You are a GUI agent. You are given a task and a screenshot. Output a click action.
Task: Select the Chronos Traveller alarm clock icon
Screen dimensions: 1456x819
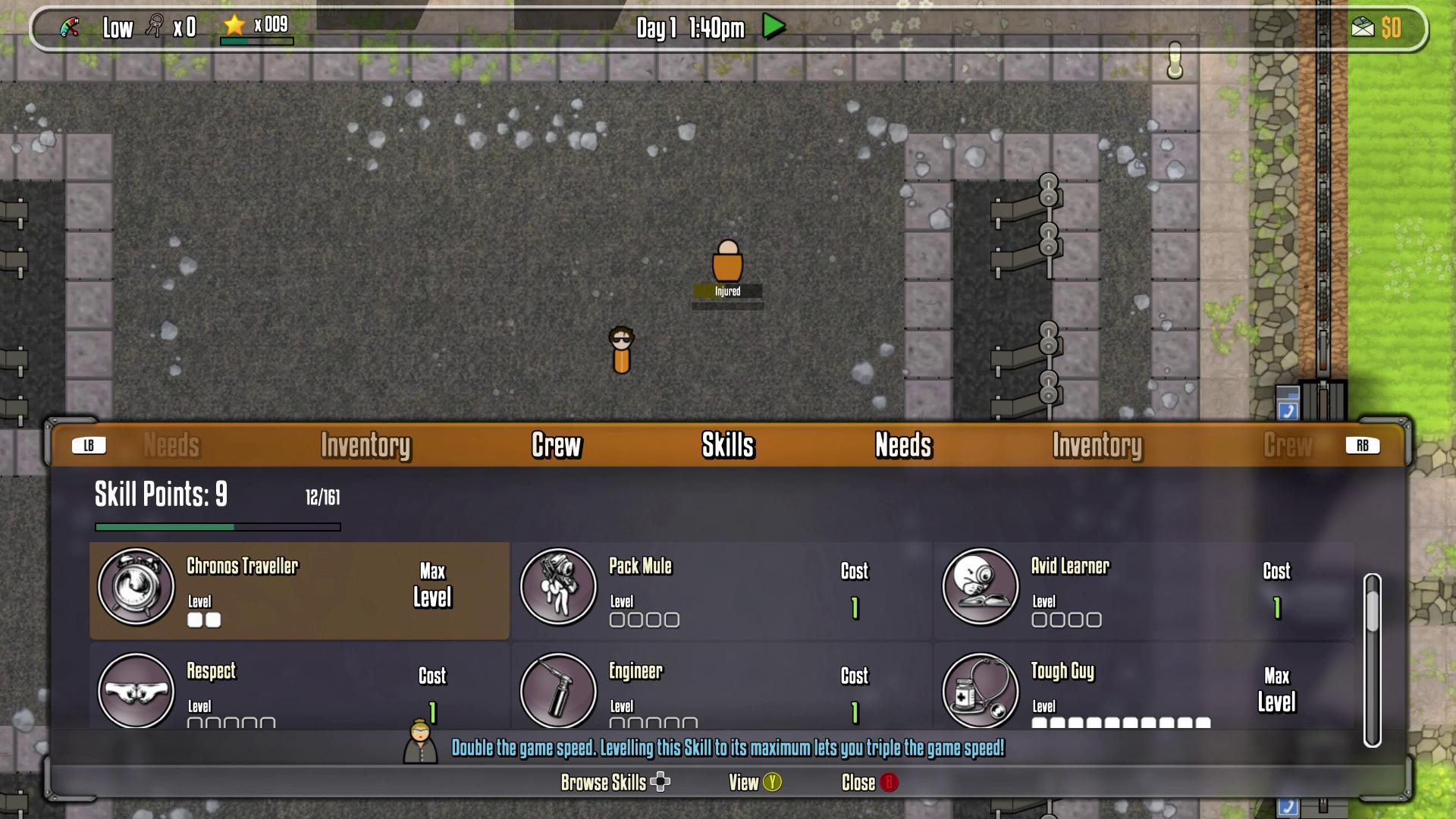click(x=136, y=588)
